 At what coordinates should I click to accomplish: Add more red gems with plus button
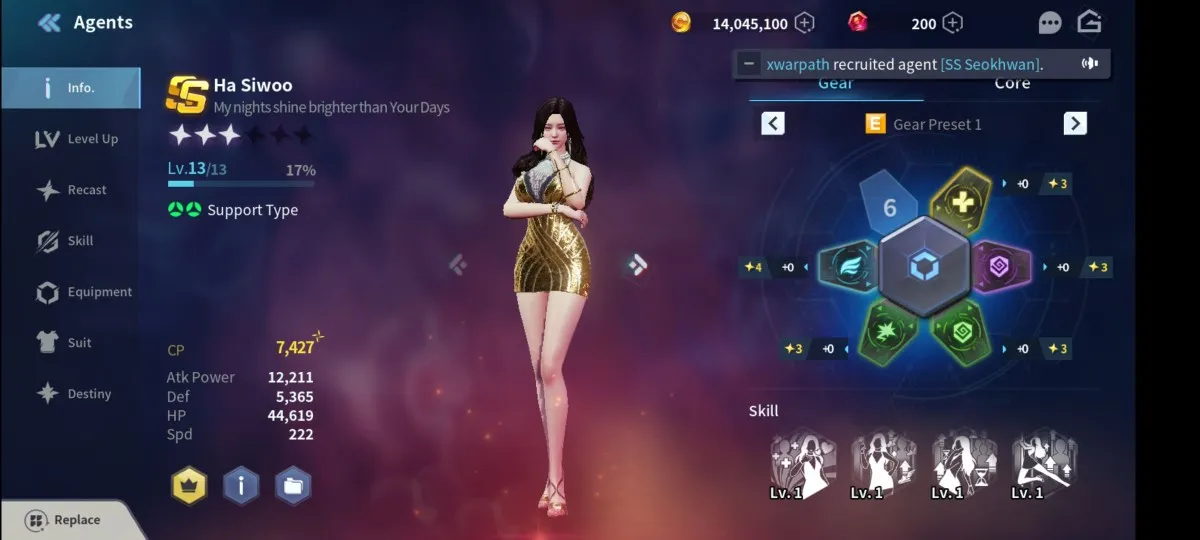953,23
